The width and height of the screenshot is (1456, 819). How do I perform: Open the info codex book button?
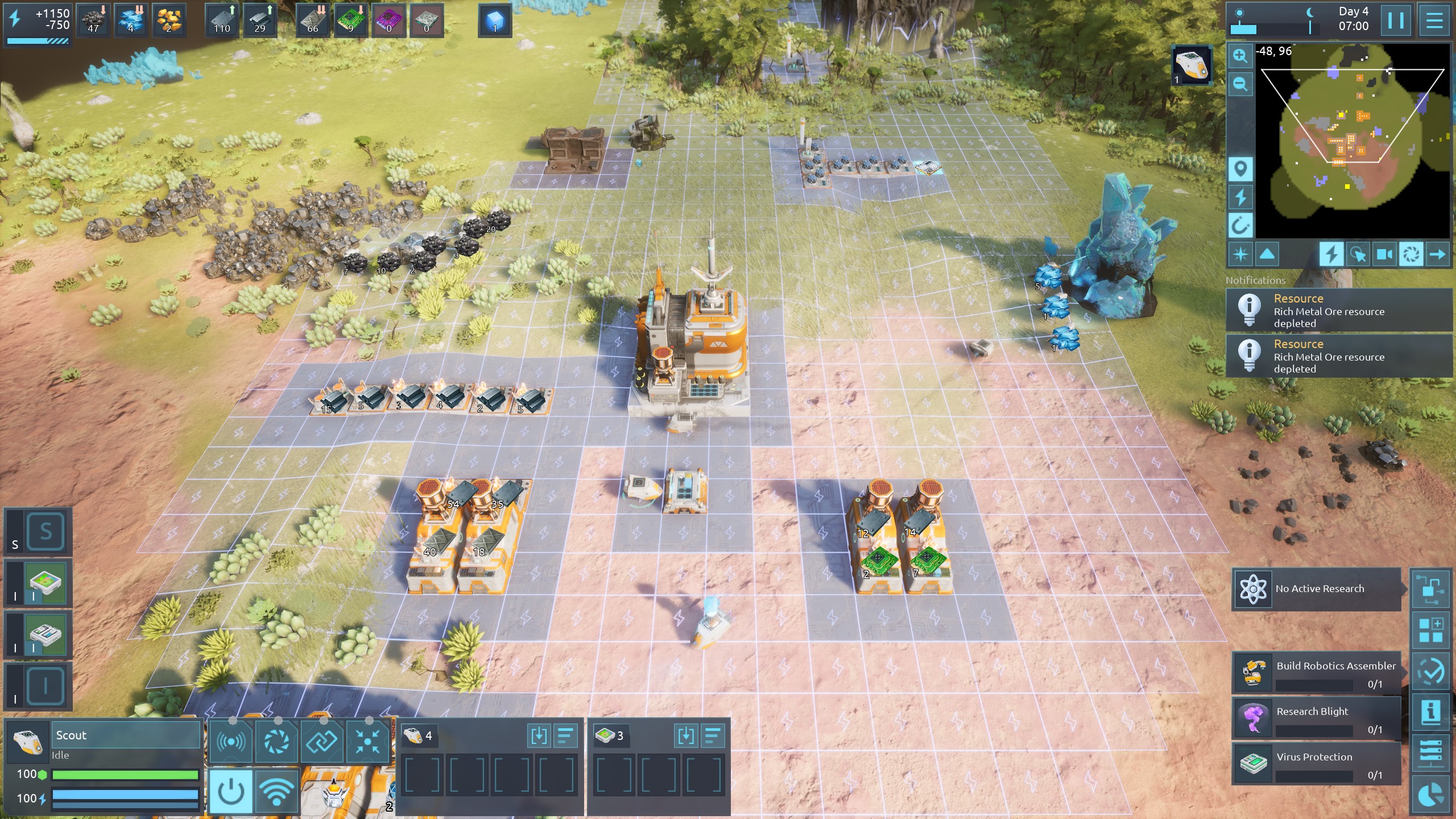click(1430, 712)
